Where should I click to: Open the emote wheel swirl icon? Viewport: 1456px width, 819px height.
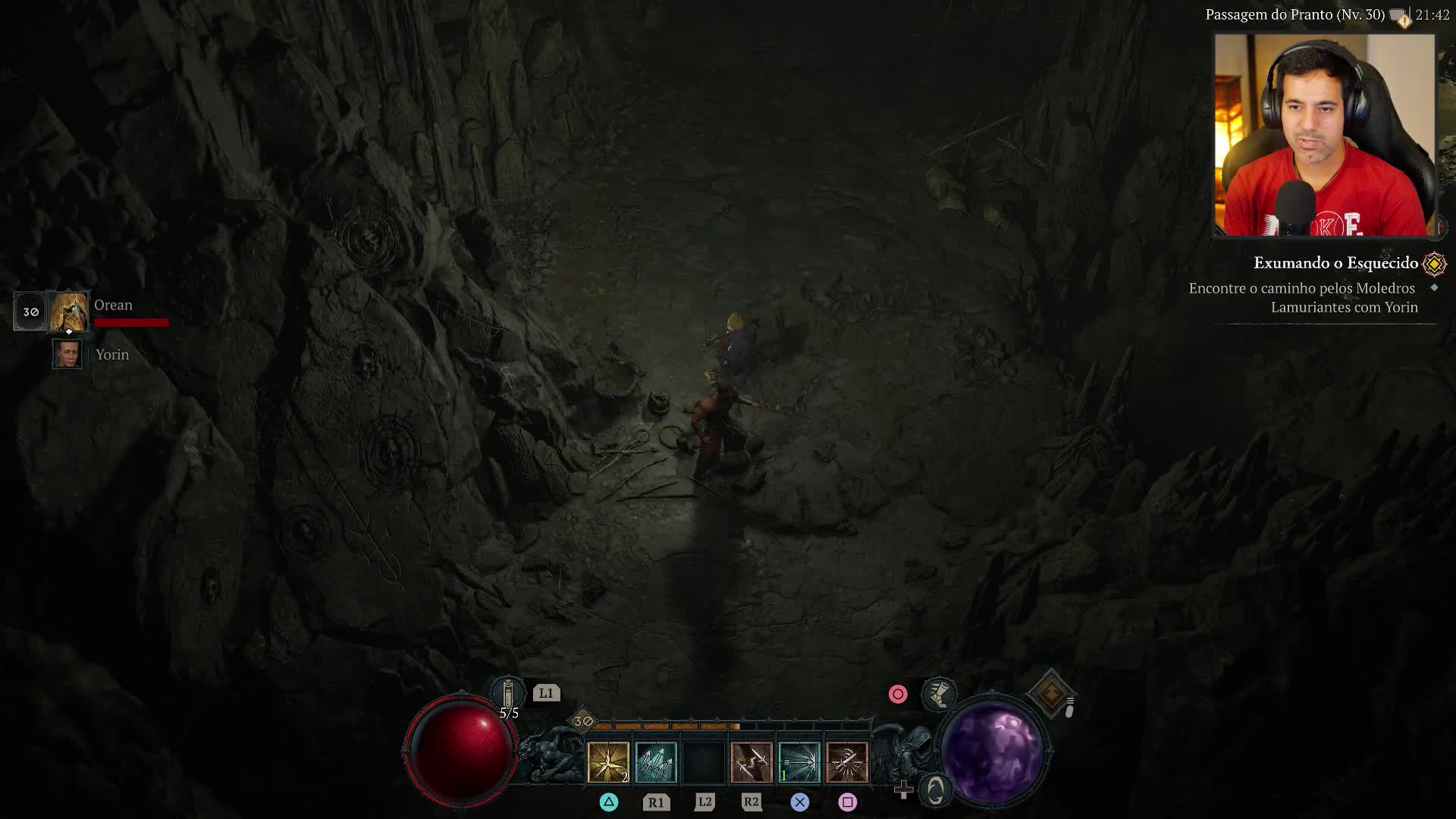pyautogui.click(x=936, y=790)
